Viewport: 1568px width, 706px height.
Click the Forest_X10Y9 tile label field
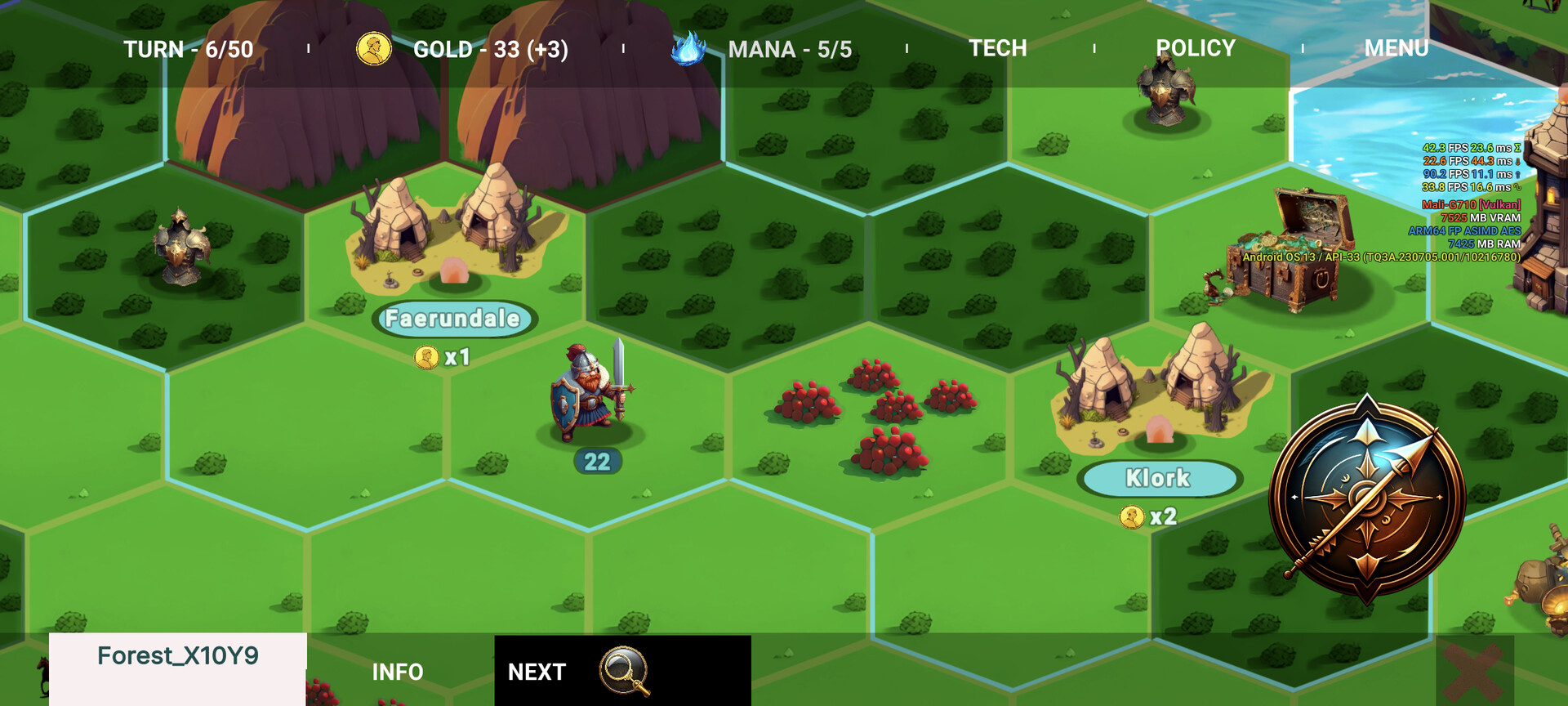[179, 655]
